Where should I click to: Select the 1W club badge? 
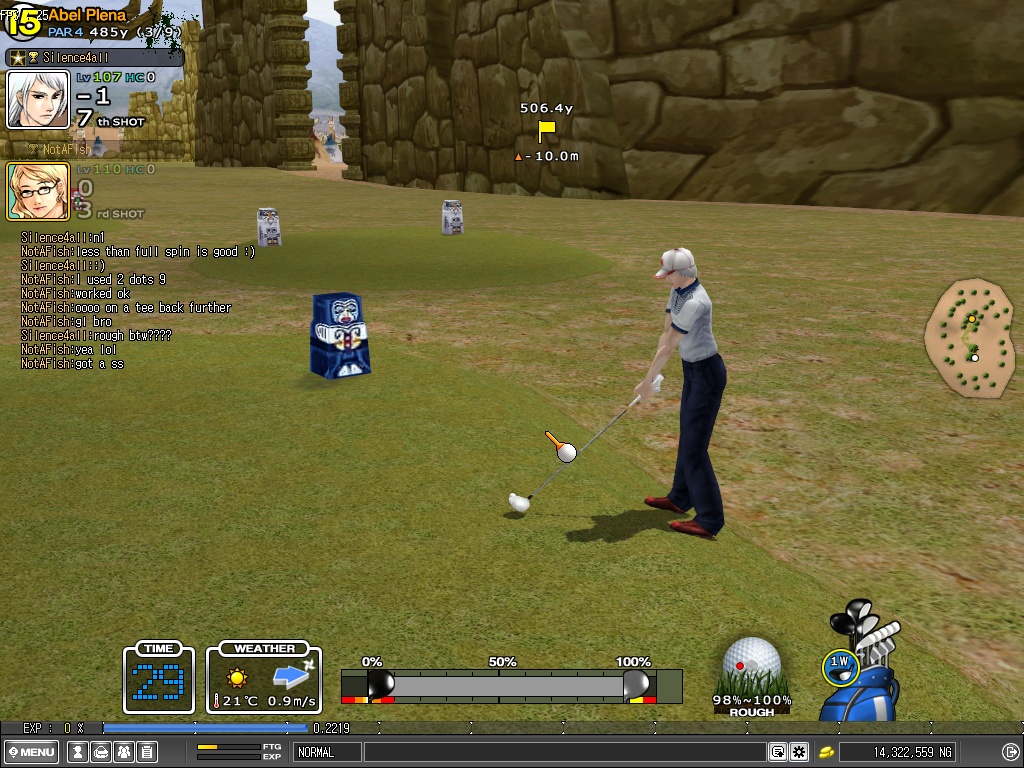840,662
